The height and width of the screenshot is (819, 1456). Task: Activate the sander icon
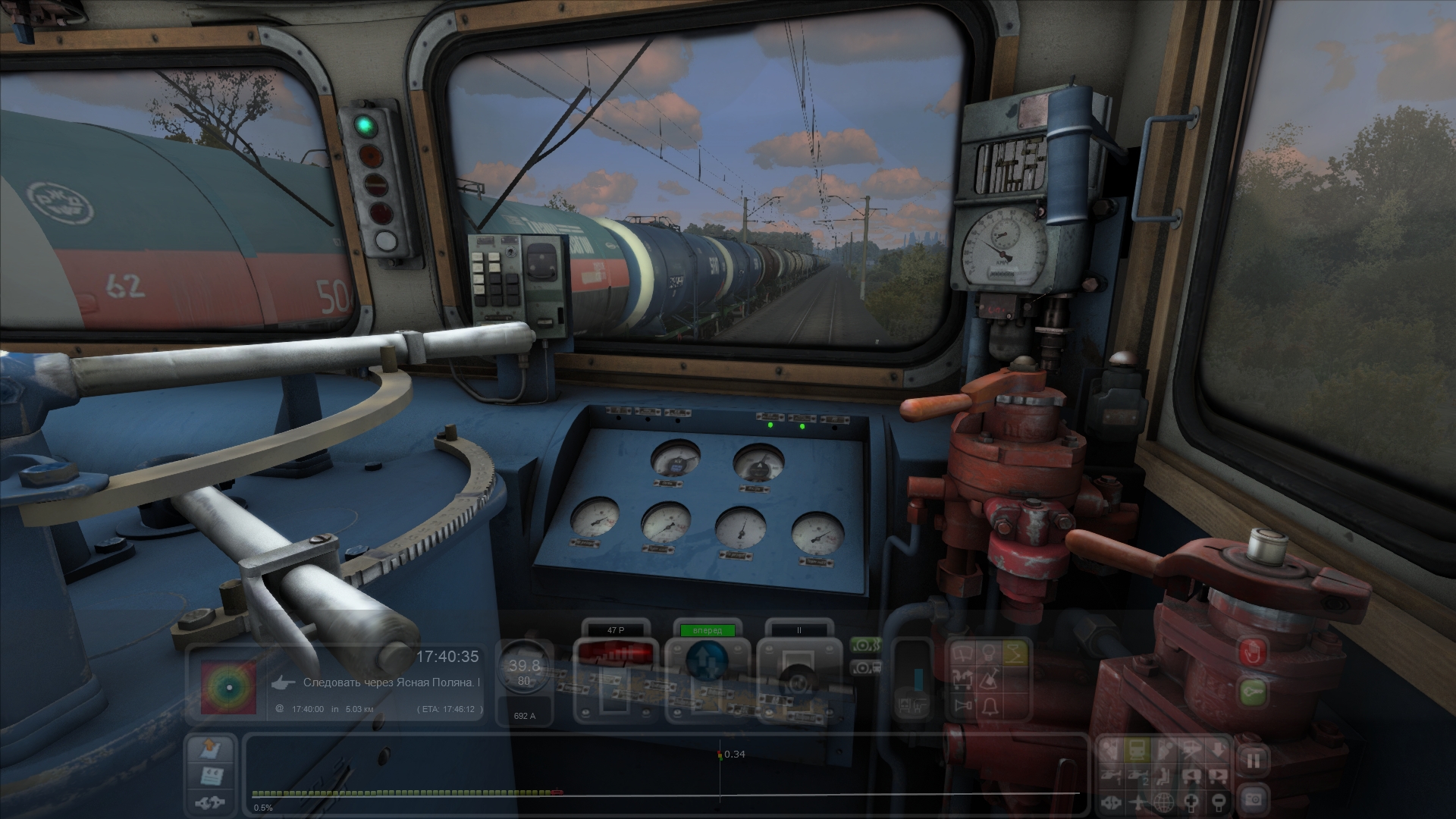click(x=989, y=679)
